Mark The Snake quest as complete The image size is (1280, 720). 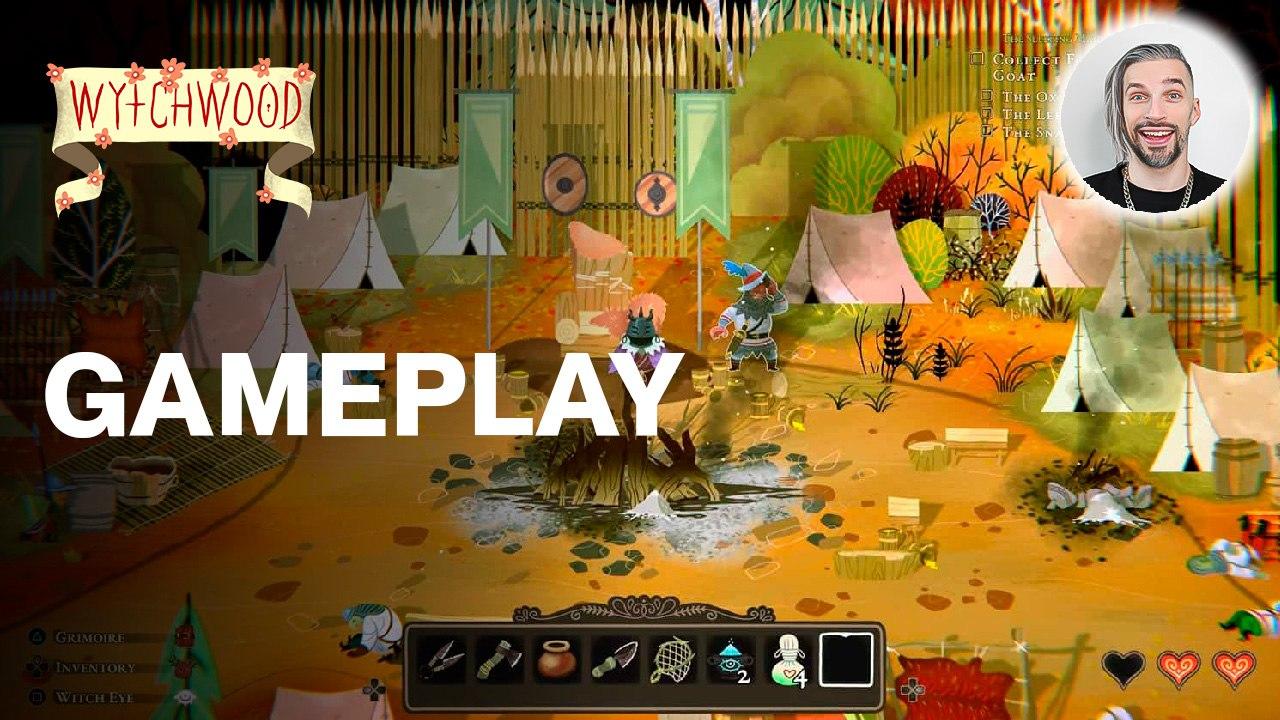(x=985, y=128)
